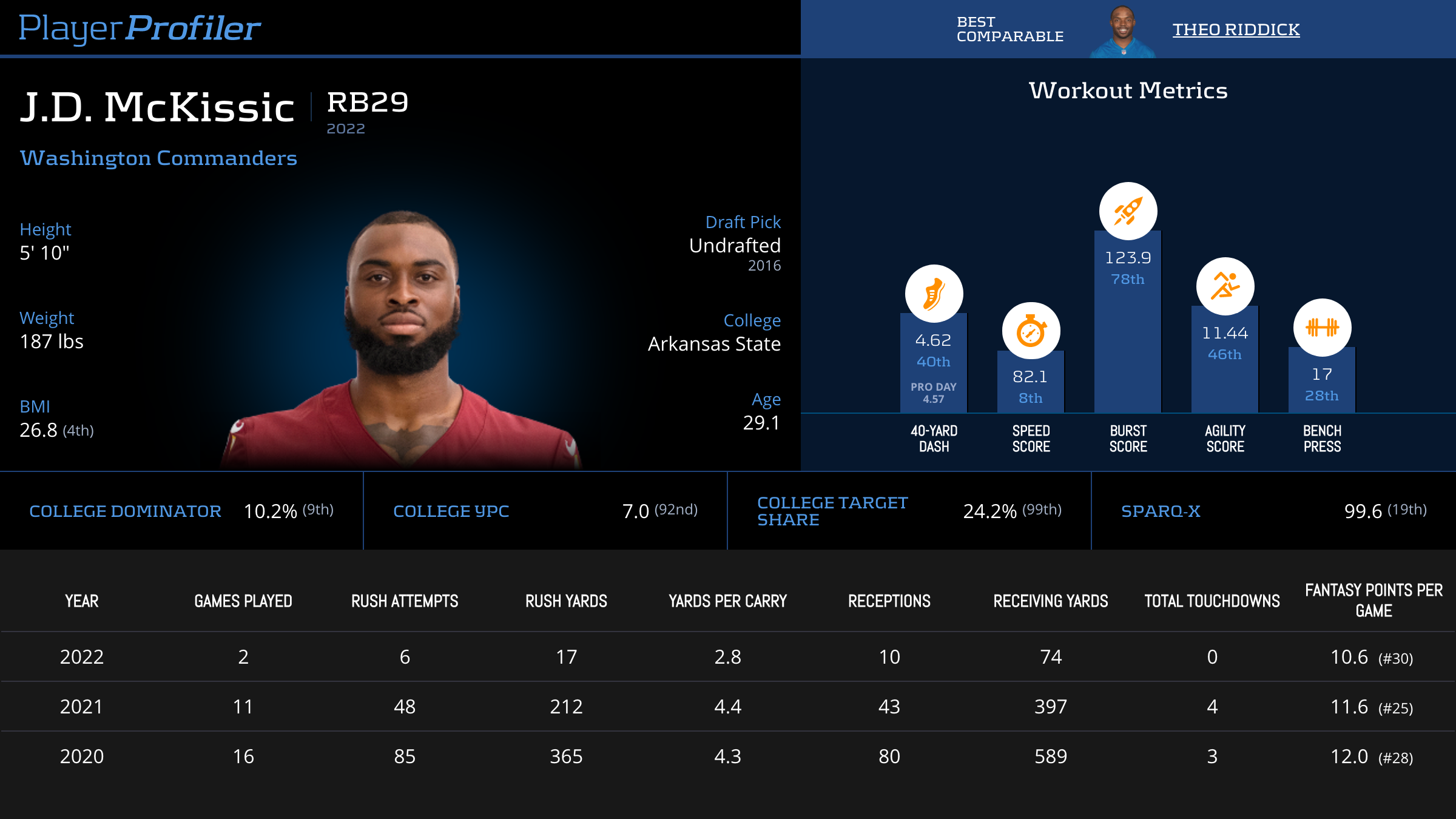
Task: Select the PlayerProfiler logo
Action: click(x=140, y=28)
